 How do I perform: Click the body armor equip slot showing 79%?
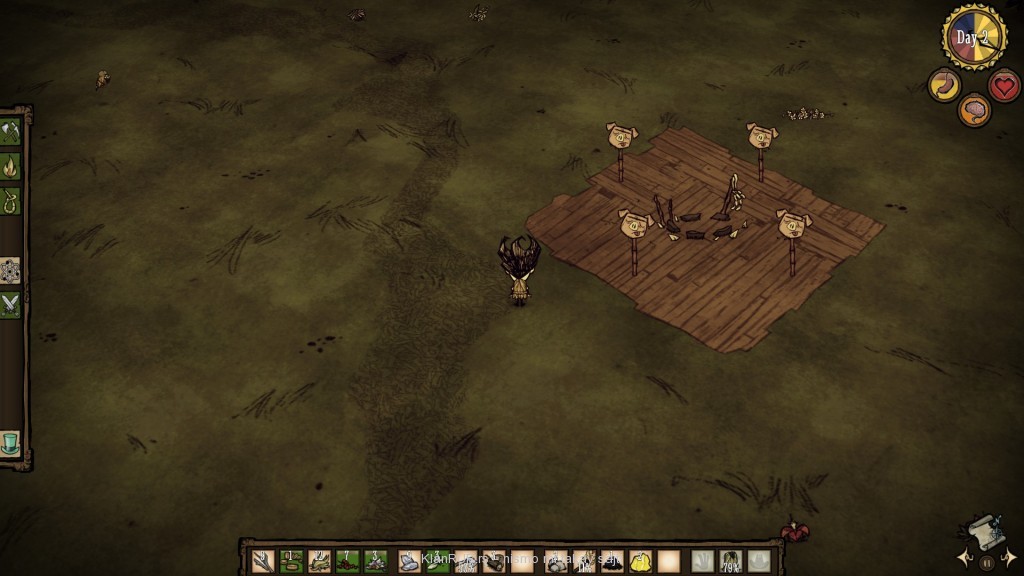point(731,561)
